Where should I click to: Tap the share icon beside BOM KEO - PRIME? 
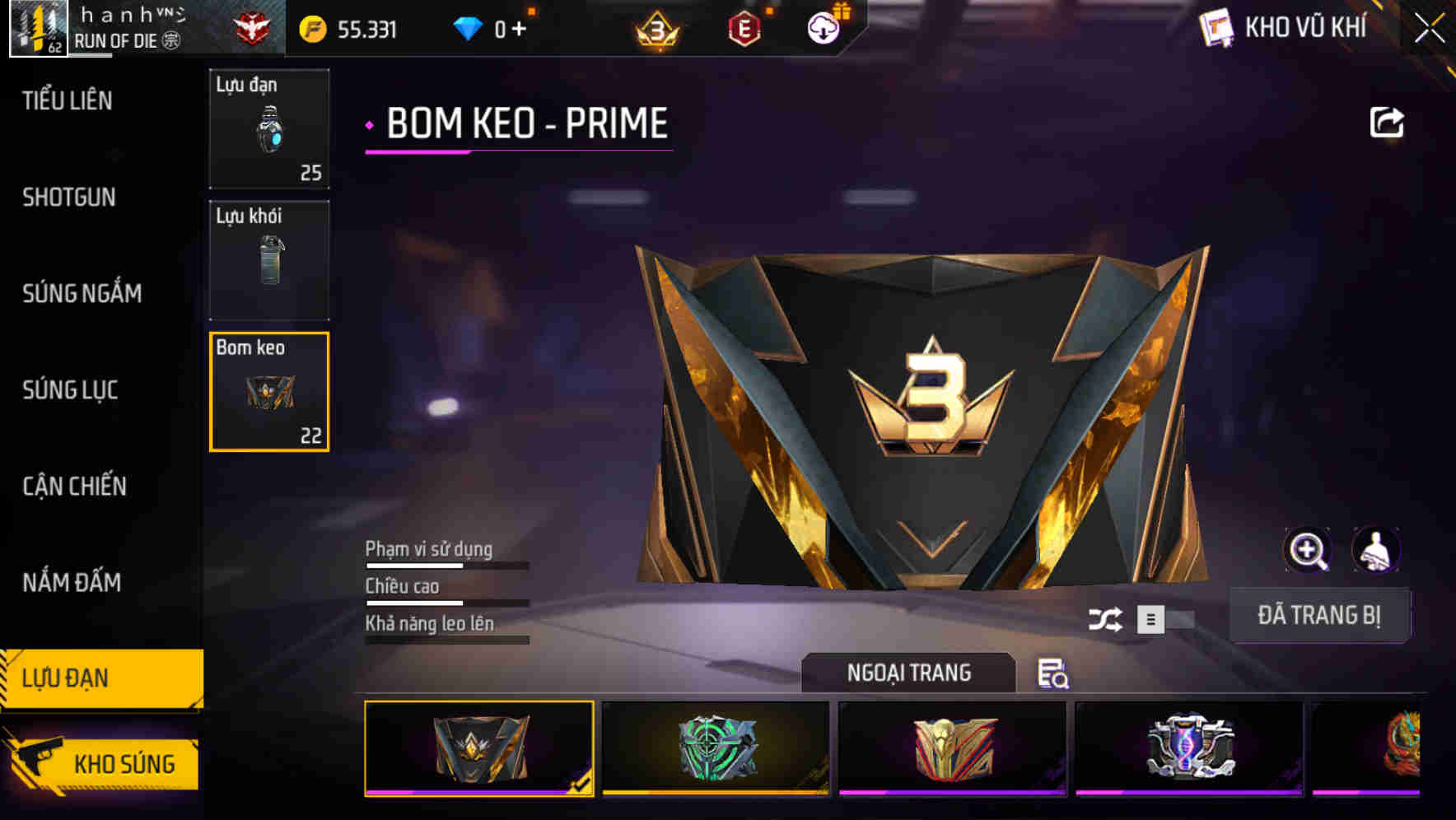click(x=1388, y=122)
